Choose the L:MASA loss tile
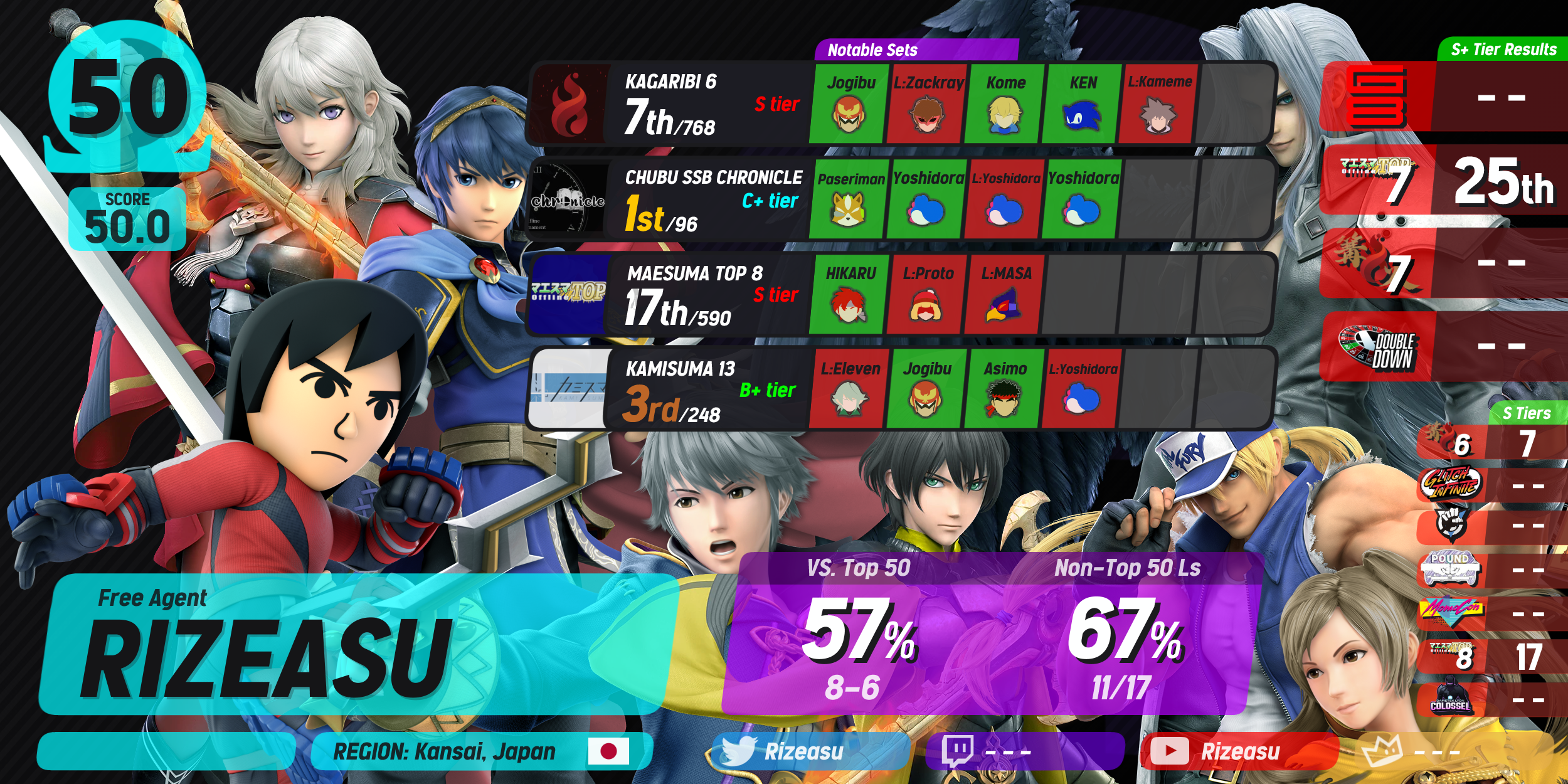Screen dimensions: 1568x784 [x=1005, y=295]
